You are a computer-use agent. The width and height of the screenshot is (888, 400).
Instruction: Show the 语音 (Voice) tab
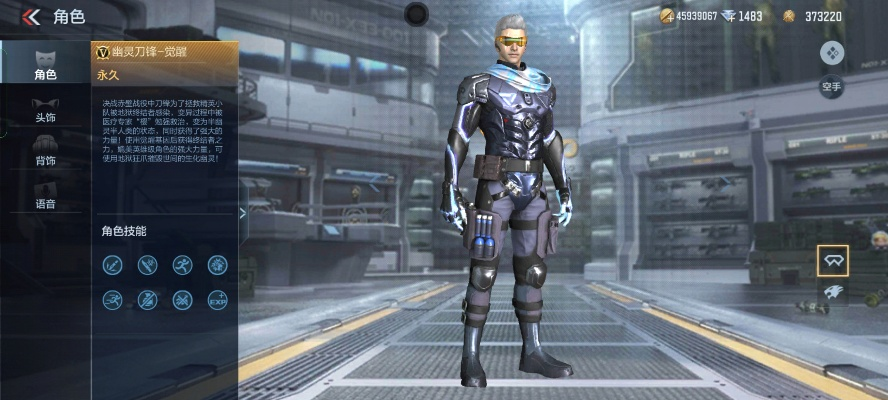tap(44, 194)
